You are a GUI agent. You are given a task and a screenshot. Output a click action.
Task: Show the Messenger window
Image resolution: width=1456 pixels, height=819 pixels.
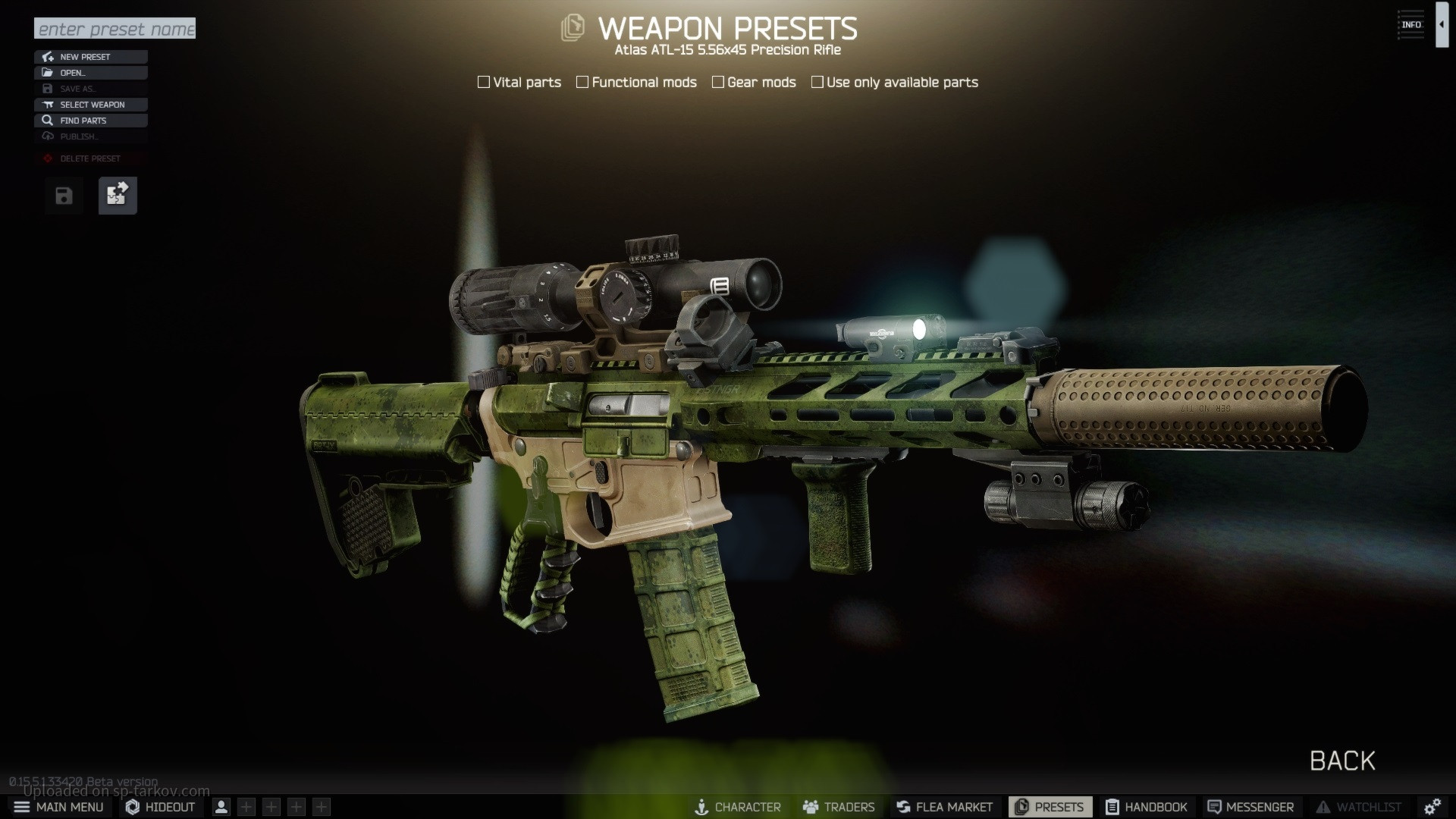click(1250, 807)
